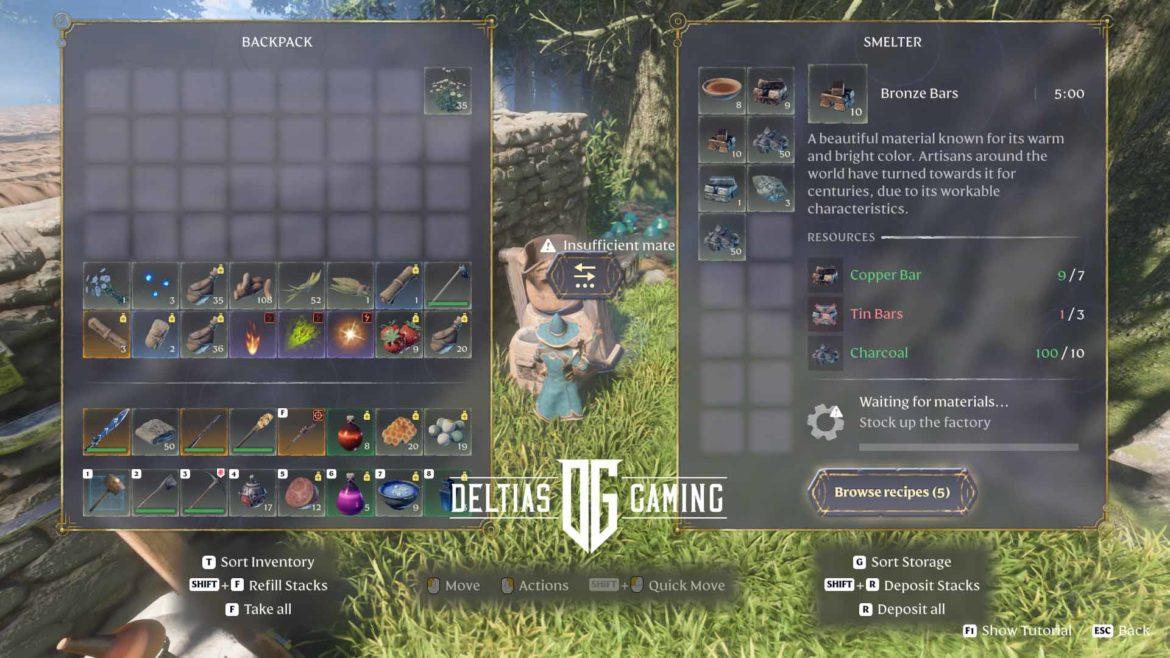Select the blue glowing orbs stack
This screenshot has width=1170, height=658.
155,286
